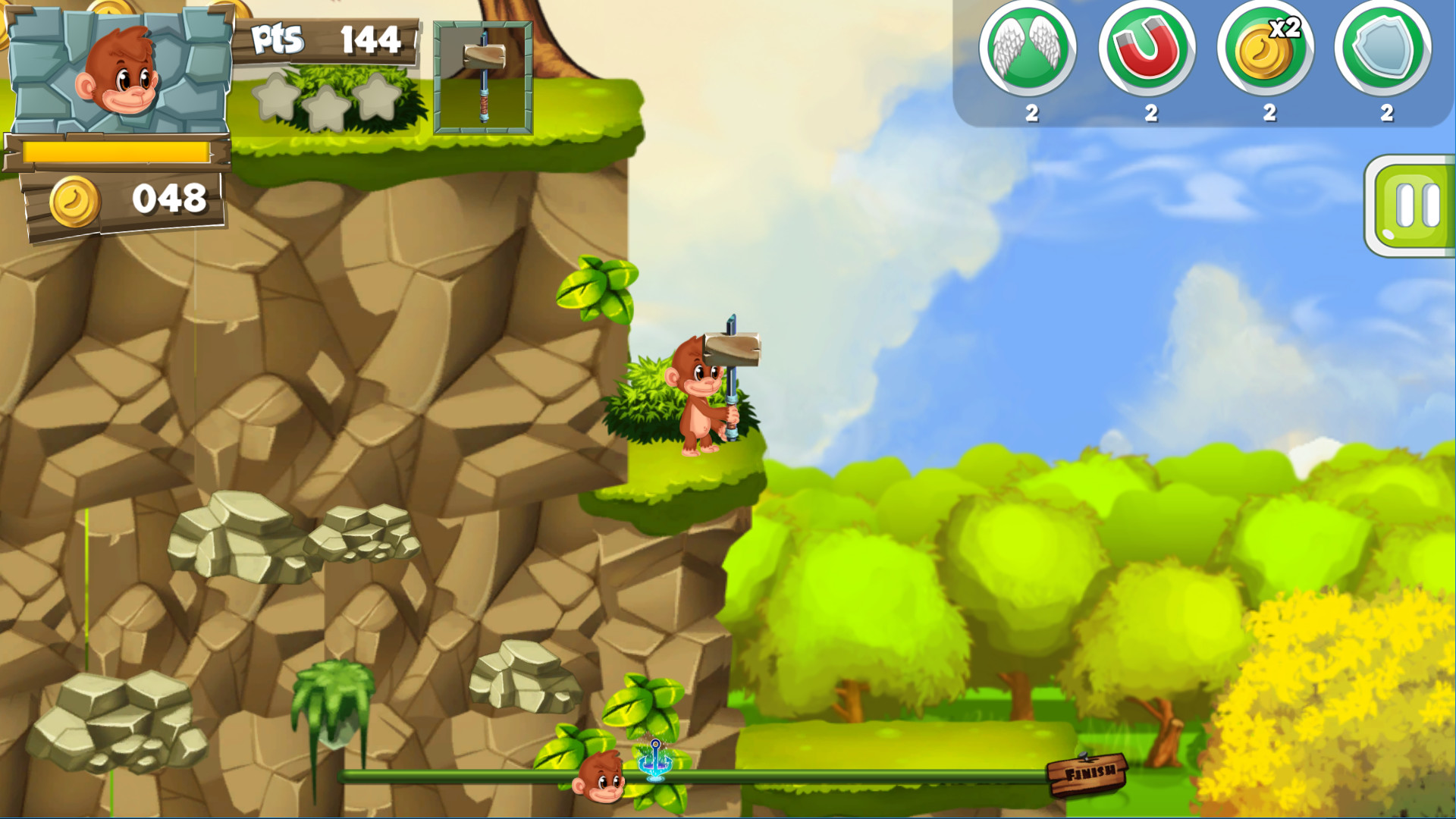The width and height of the screenshot is (1456, 819).
Task: Activate the wings power-up
Action: pos(1031,49)
